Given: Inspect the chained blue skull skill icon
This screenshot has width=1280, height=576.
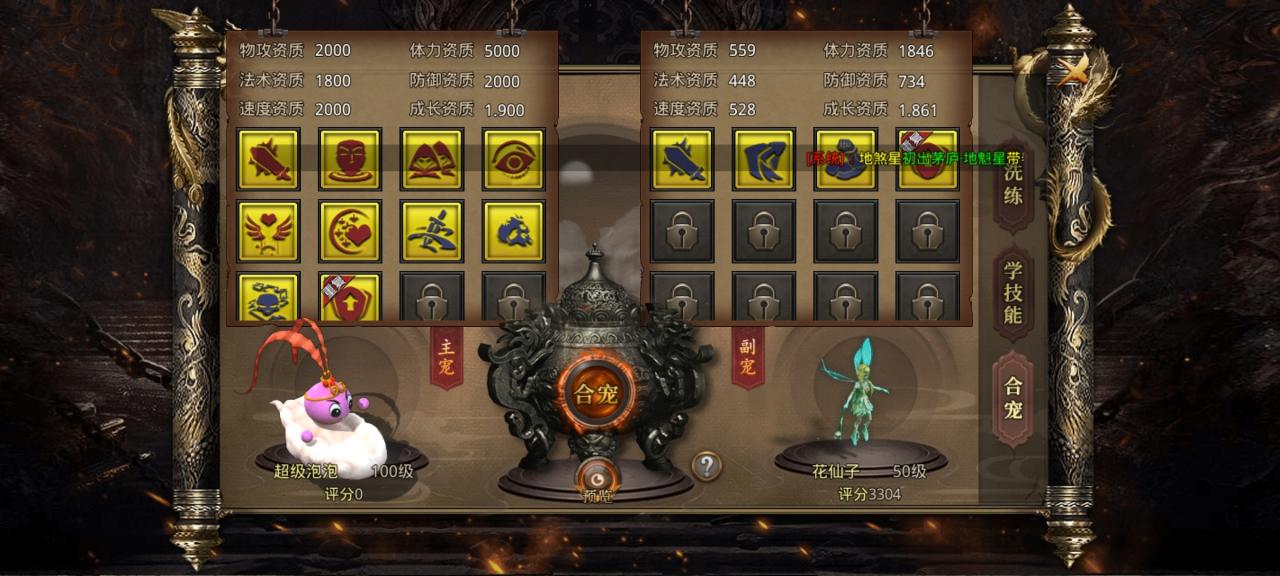Looking at the screenshot, I should (269, 298).
